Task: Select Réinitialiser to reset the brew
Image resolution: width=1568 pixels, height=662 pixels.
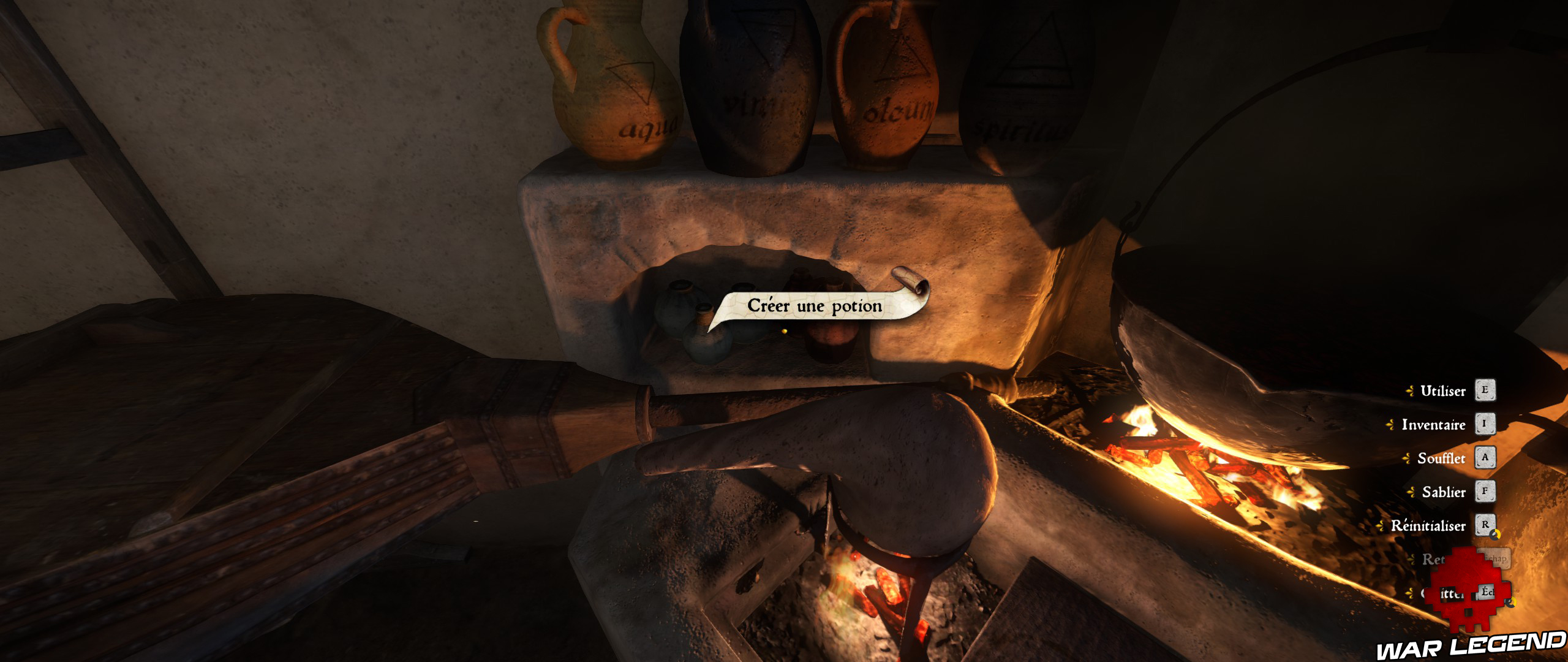Action: click(x=1428, y=525)
